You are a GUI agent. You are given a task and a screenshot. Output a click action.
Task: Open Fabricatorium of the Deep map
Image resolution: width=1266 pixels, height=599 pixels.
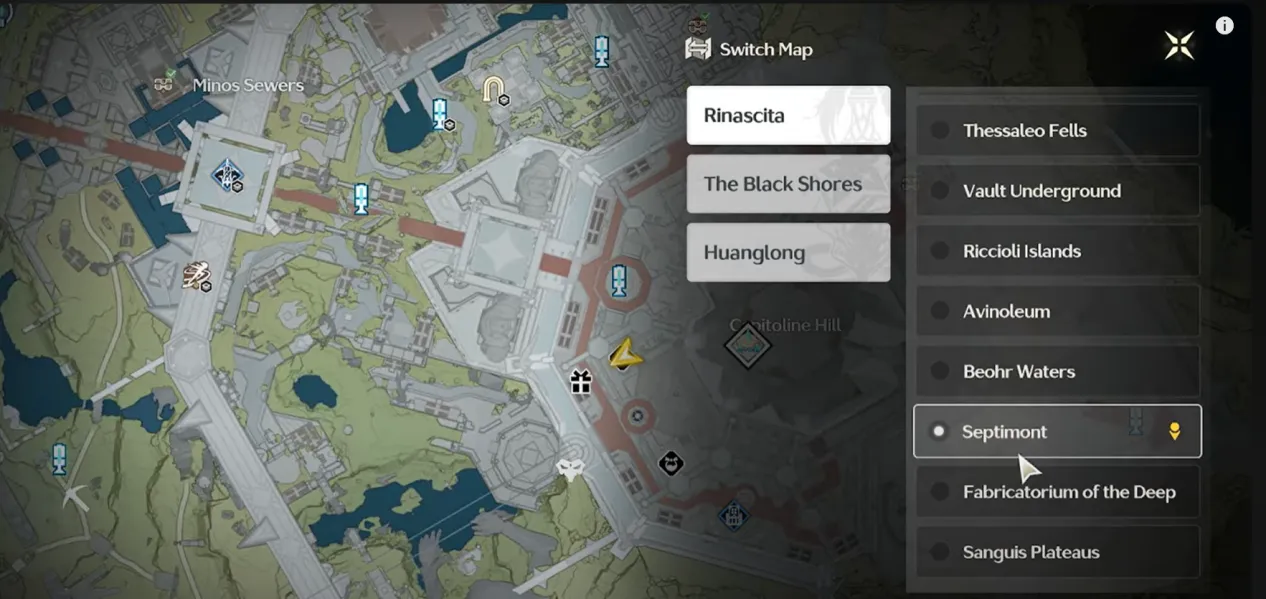(1057, 492)
